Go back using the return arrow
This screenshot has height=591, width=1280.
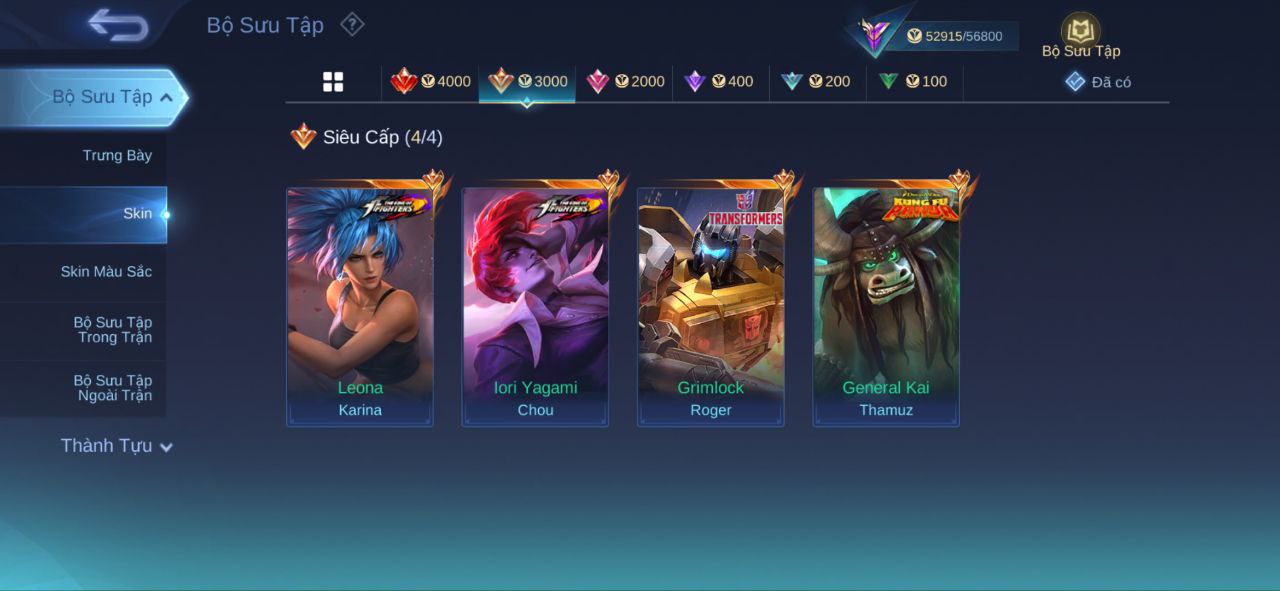point(118,25)
